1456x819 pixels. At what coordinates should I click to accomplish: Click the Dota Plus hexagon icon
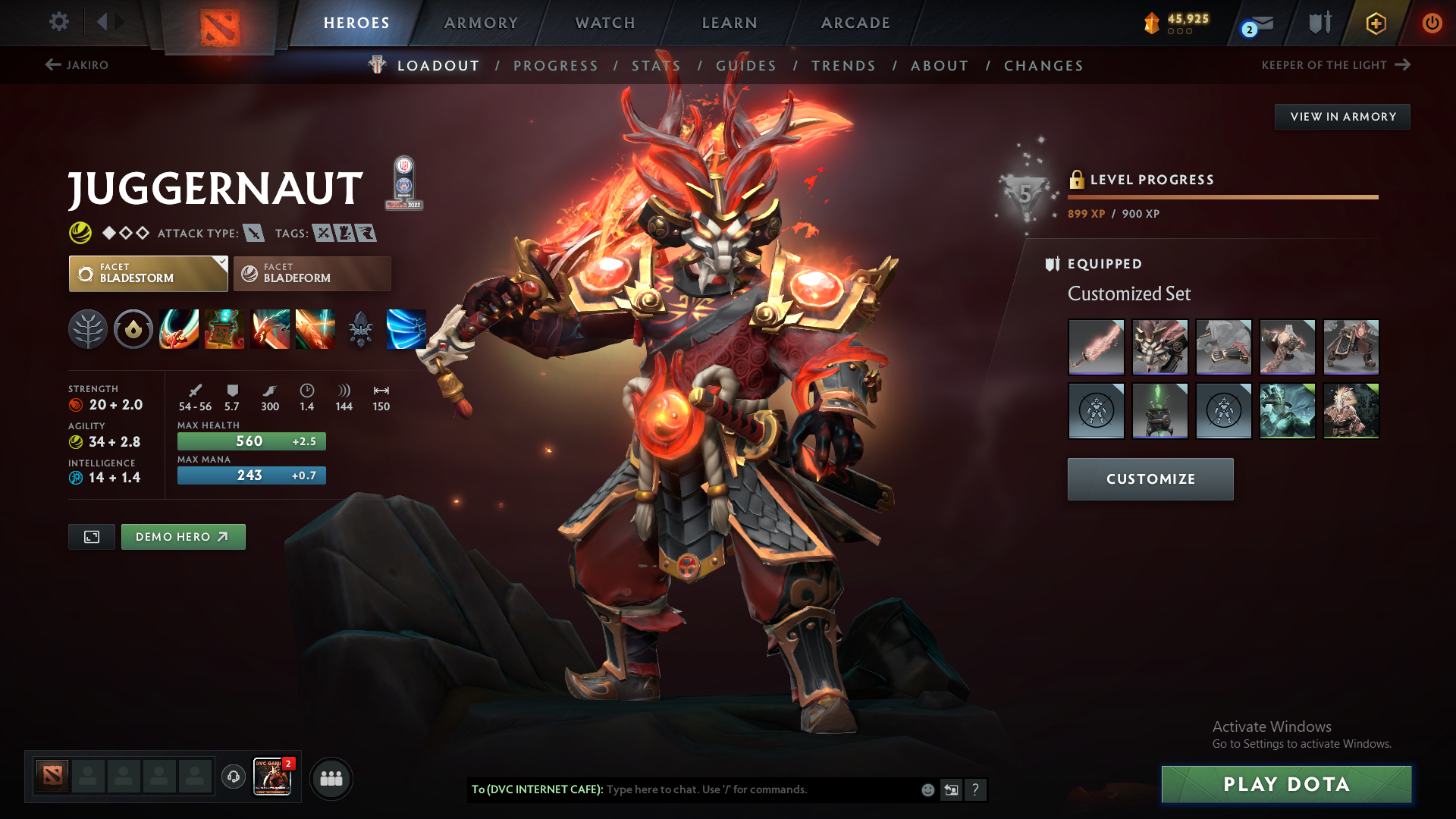point(1375,23)
